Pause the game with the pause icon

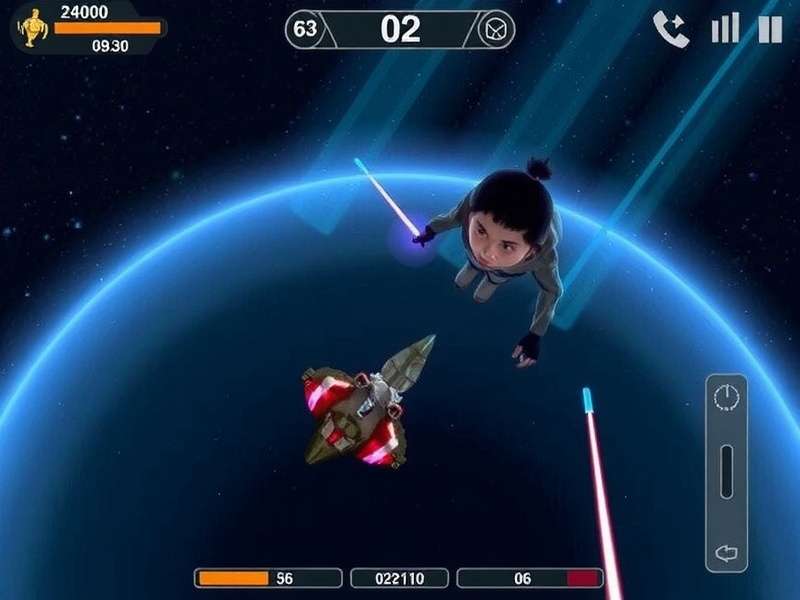pos(770,29)
